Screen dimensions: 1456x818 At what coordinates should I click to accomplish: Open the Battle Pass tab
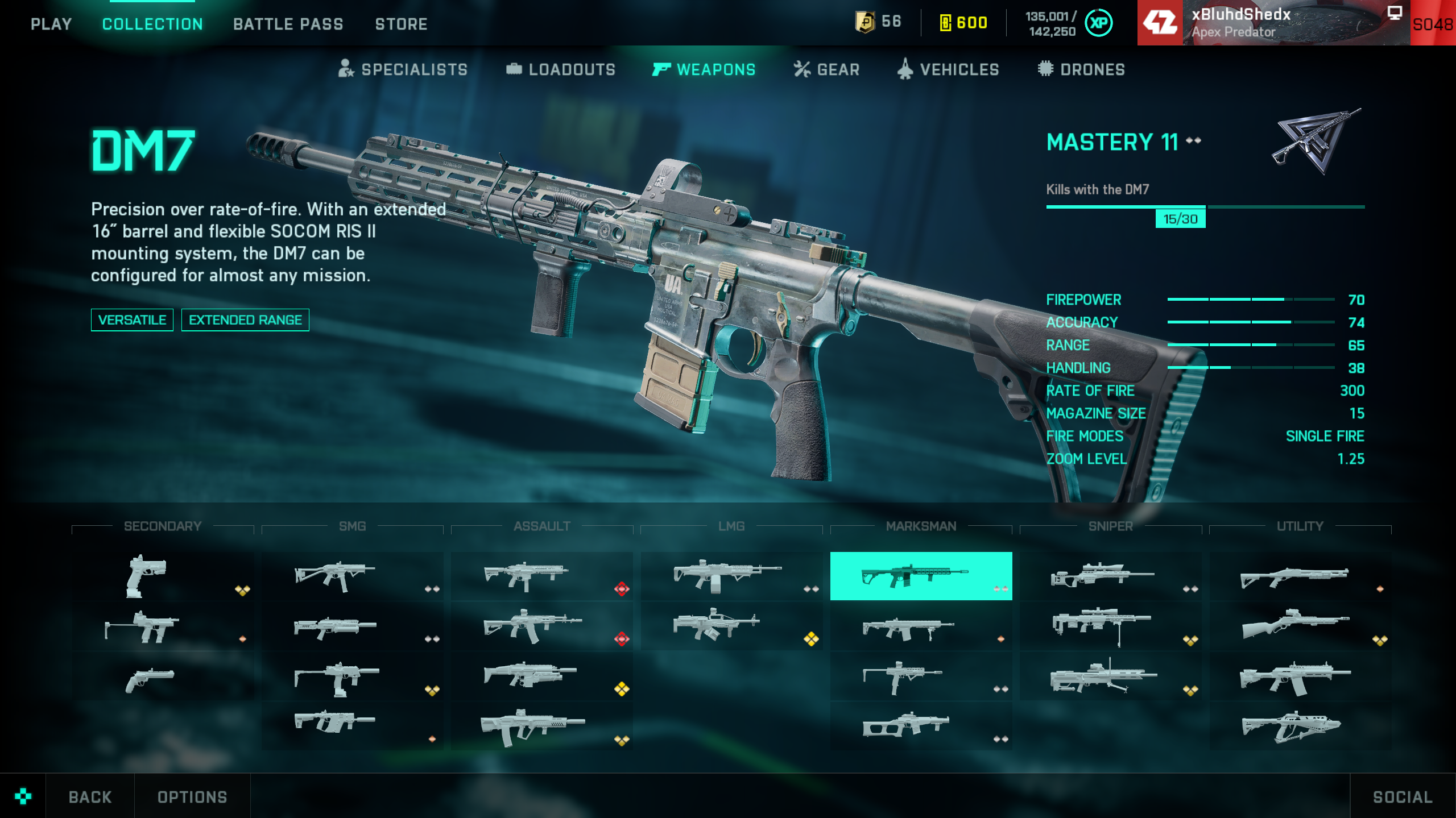point(288,24)
